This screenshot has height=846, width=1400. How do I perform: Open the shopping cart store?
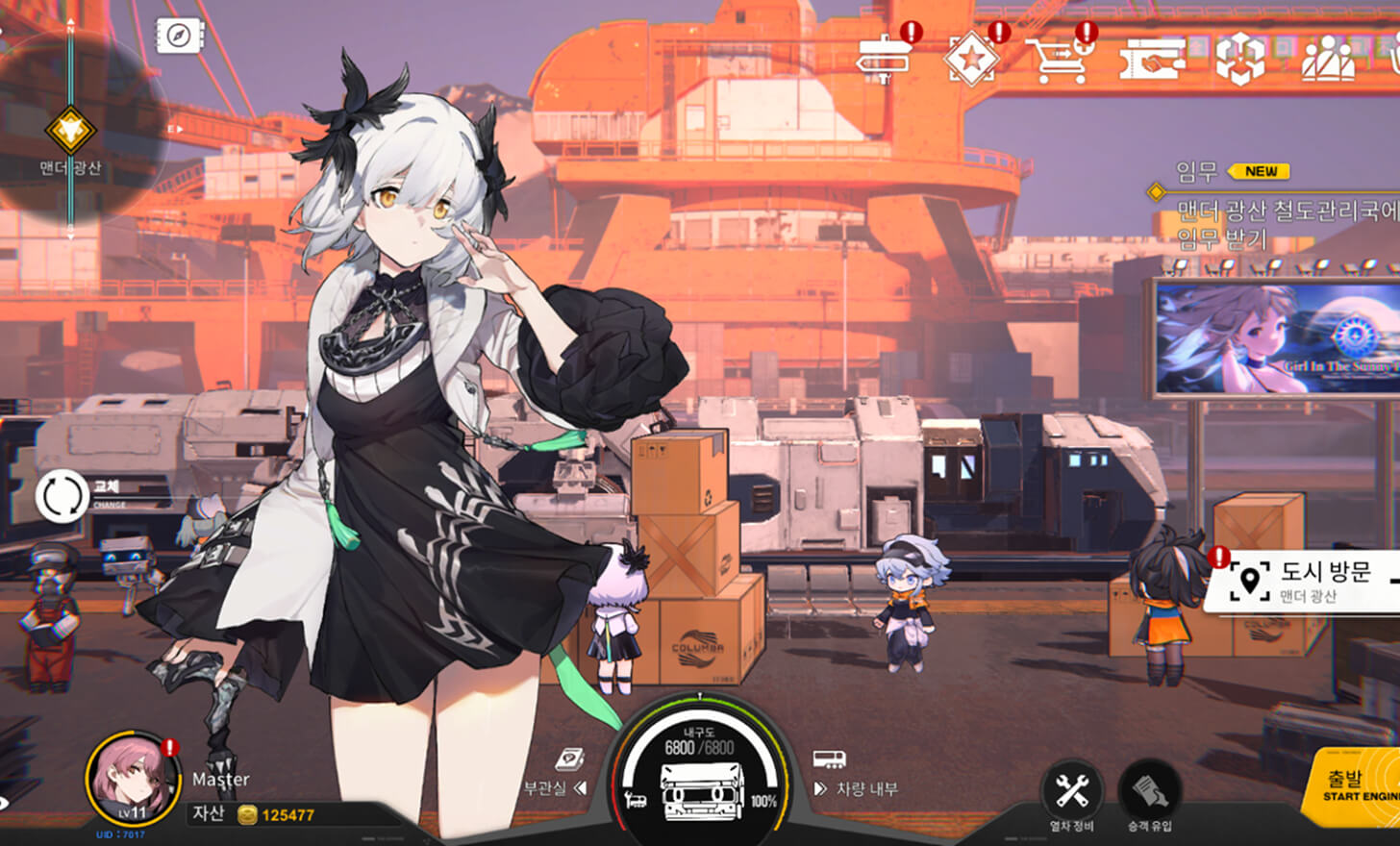(1059, 60)
